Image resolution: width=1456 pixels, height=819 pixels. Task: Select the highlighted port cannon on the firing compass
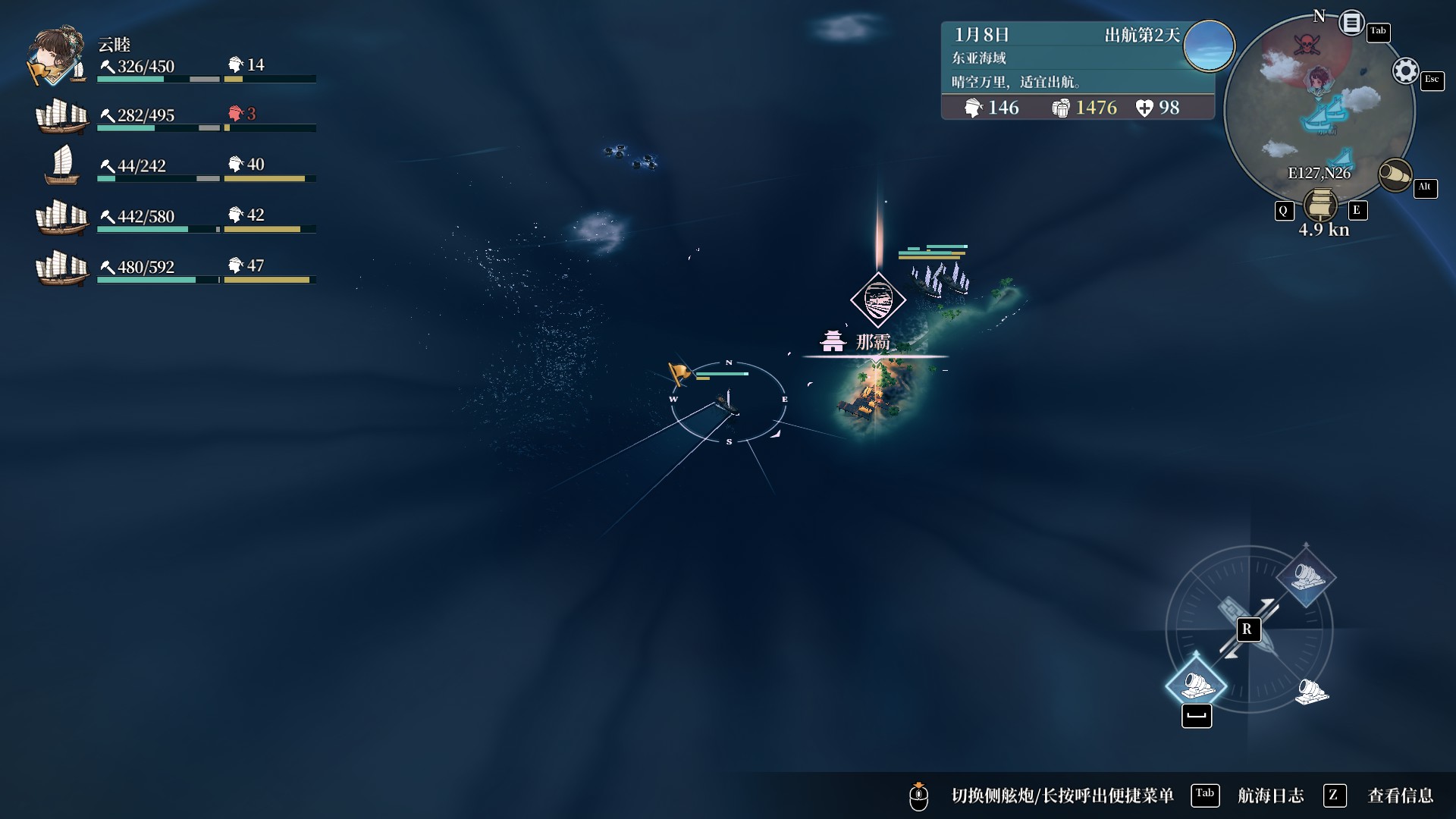tap(1197, 685)
